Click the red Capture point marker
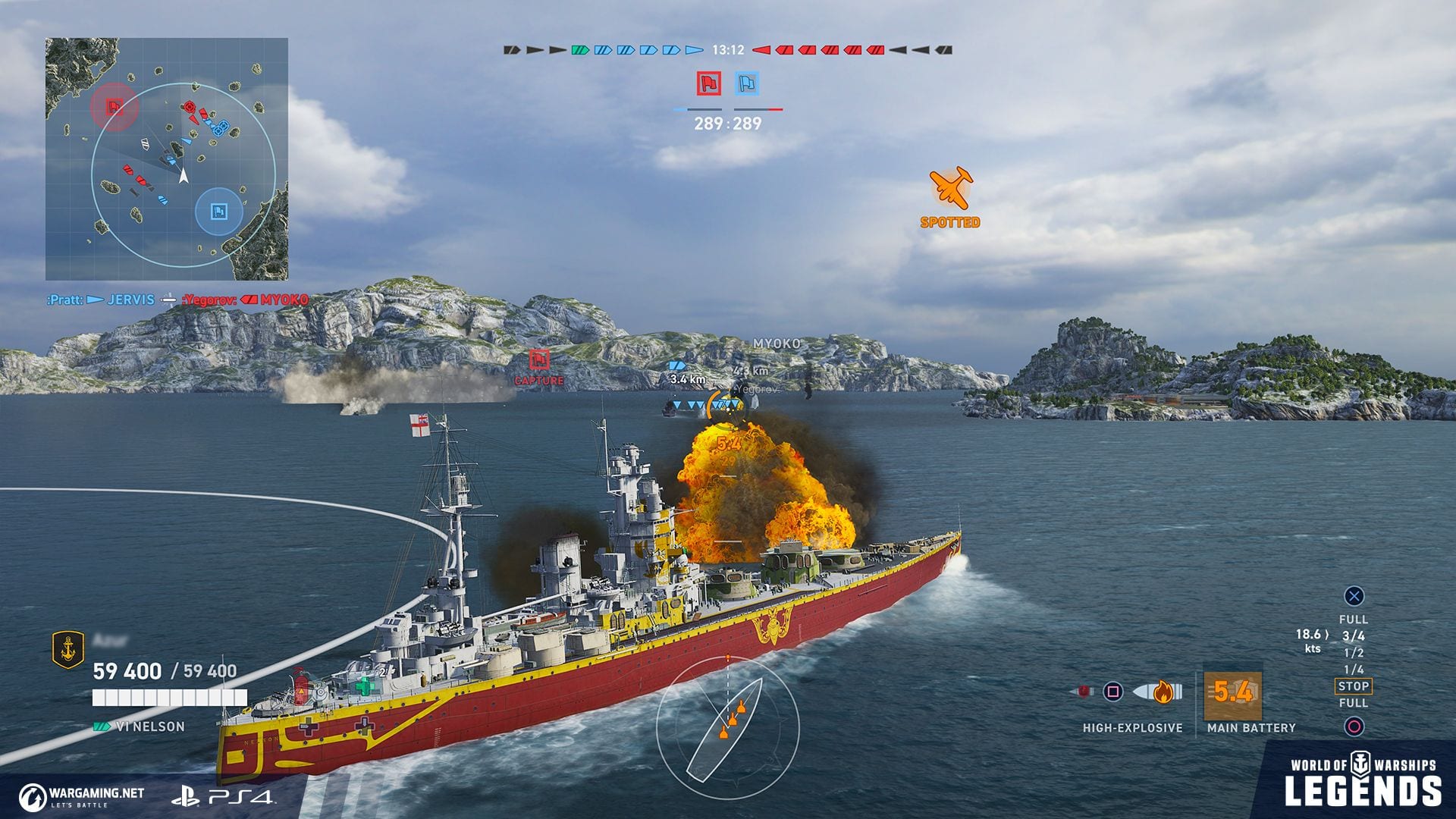This screenshot has width=1456, height=819. 539,359
